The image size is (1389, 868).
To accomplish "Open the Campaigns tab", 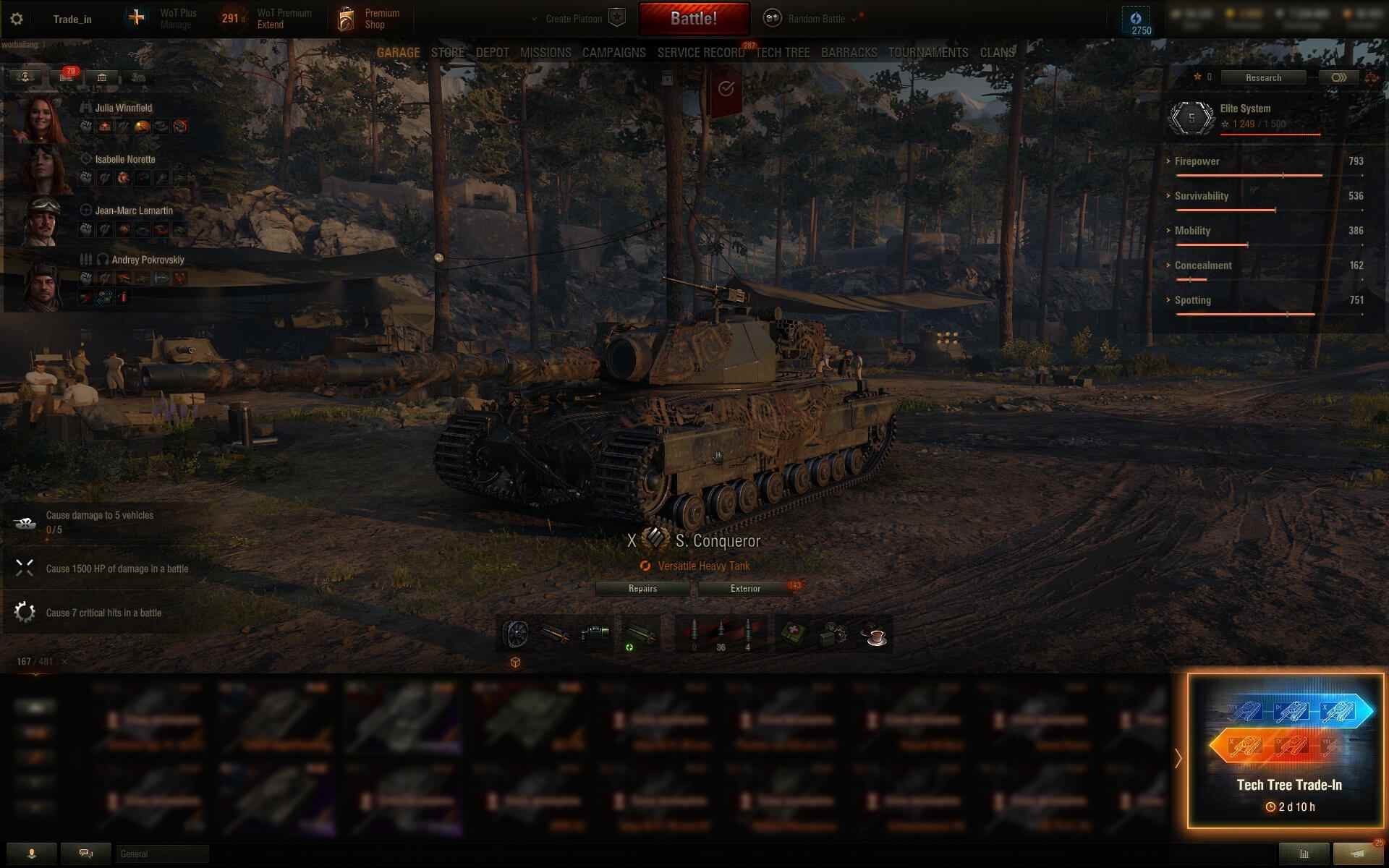I will (x=613, y=53).
